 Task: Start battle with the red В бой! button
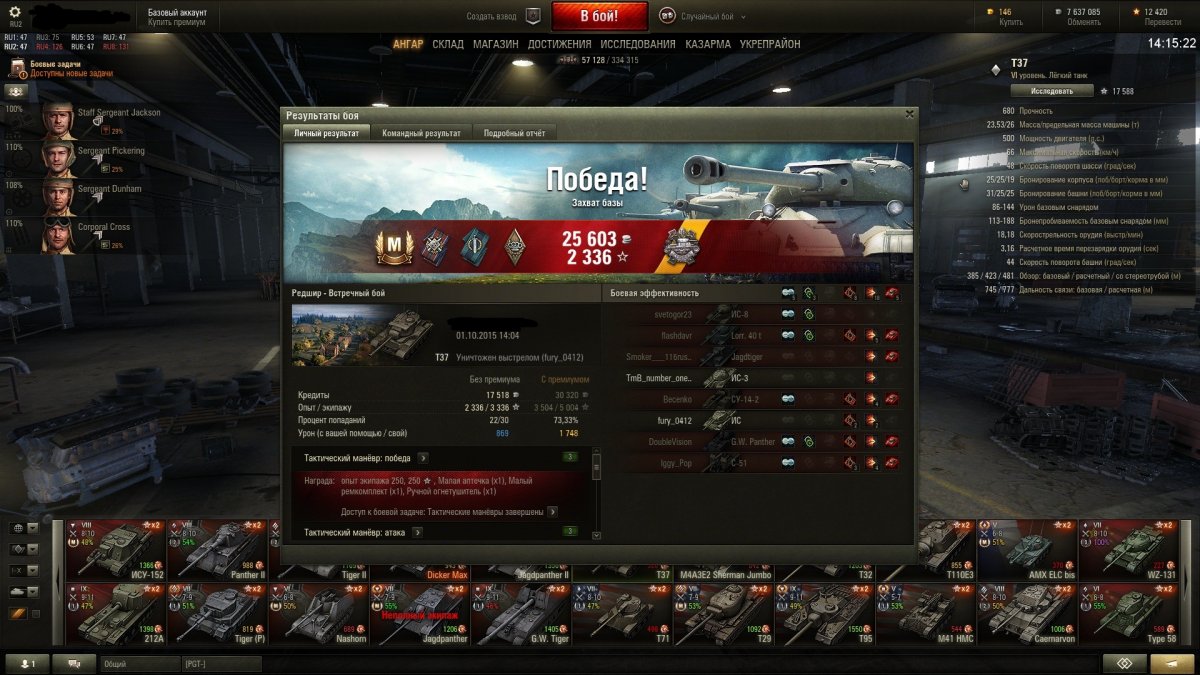[x=600, y=16]
